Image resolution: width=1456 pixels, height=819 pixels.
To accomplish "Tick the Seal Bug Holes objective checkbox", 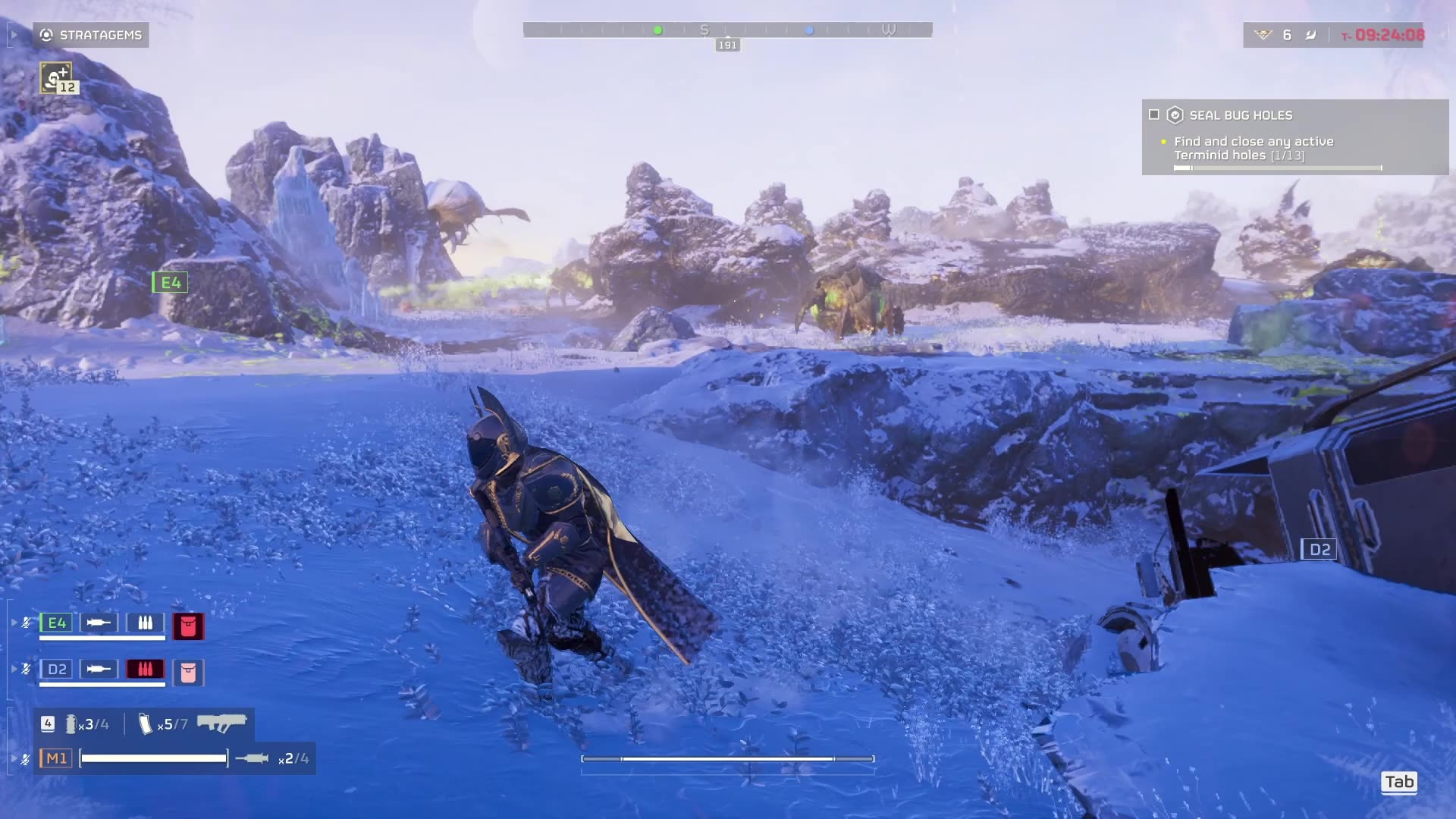I will pyautogui.click(x=1154, y=115).
